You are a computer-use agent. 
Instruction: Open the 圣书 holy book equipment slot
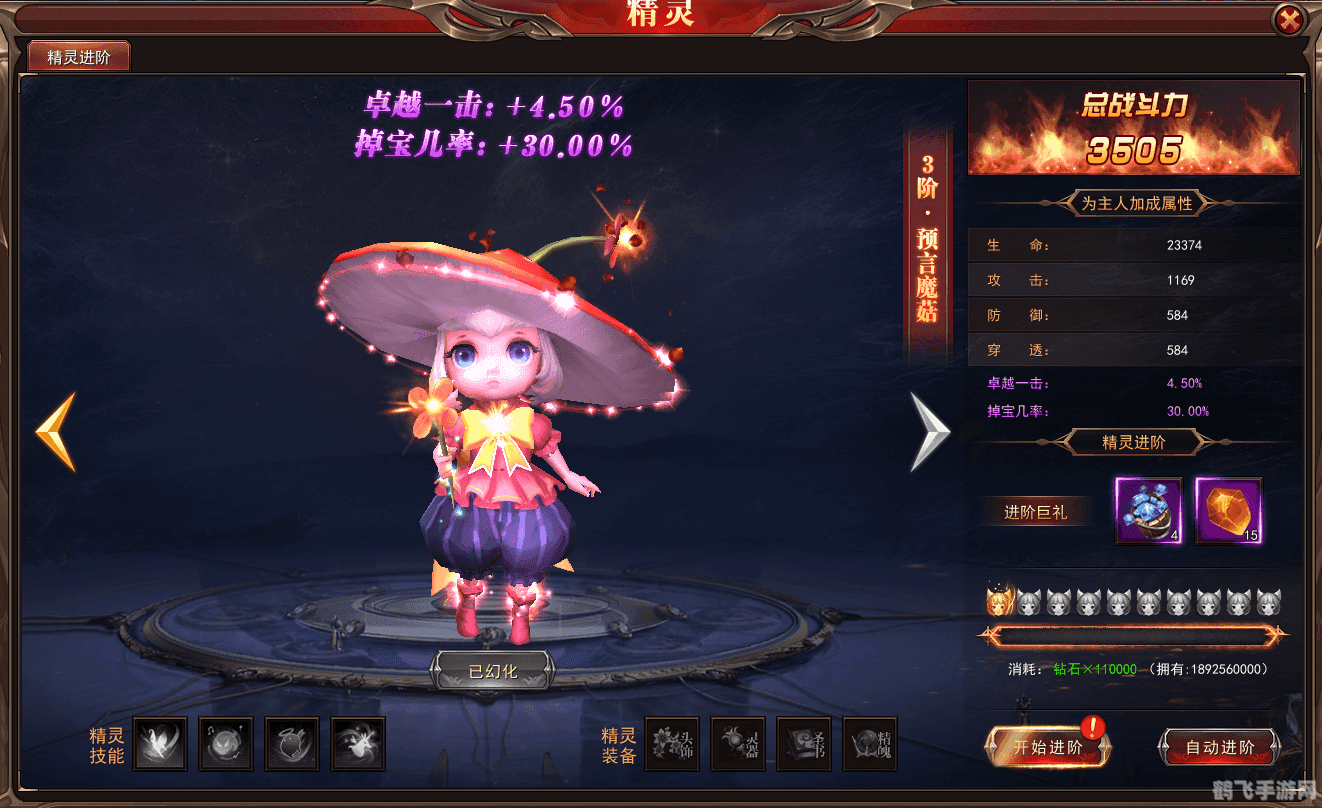coord(803,744)
